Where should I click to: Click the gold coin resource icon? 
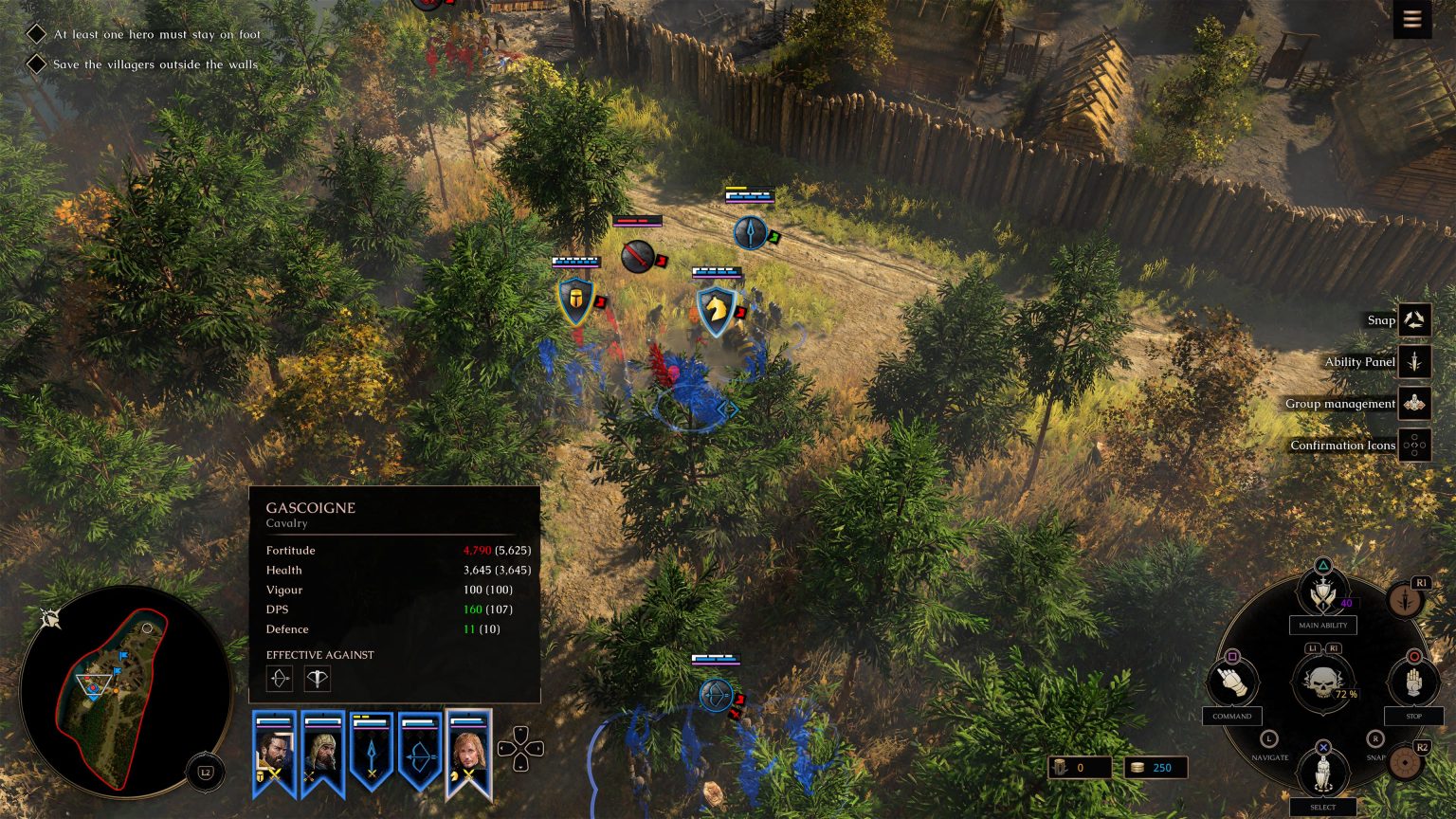coord(1136,768)
